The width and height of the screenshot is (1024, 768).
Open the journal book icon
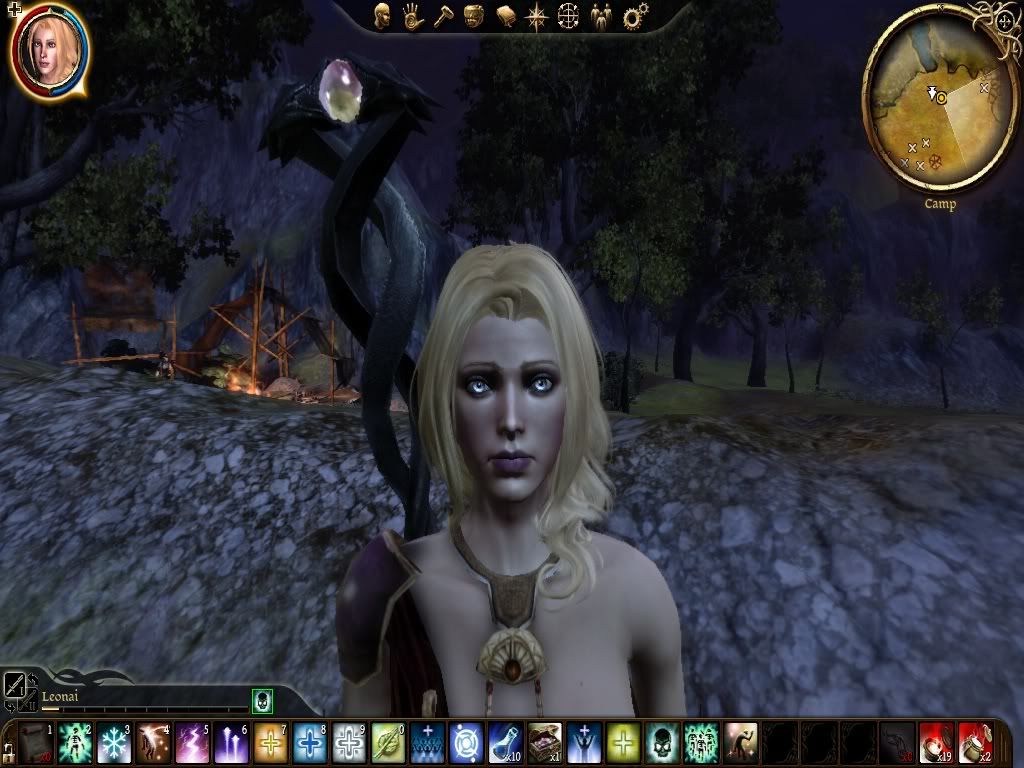click(506, 16)
